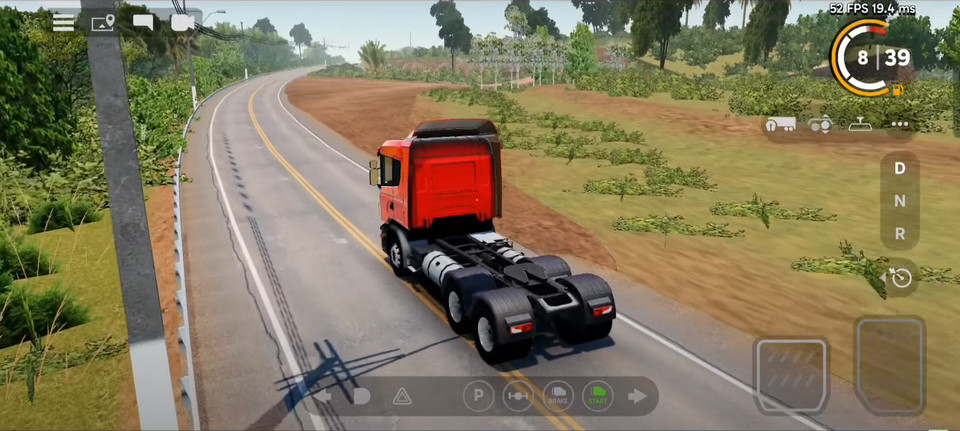Toggle the engine BRAKE button
This screenshot has width=960, height=431.
pos(557,396)
